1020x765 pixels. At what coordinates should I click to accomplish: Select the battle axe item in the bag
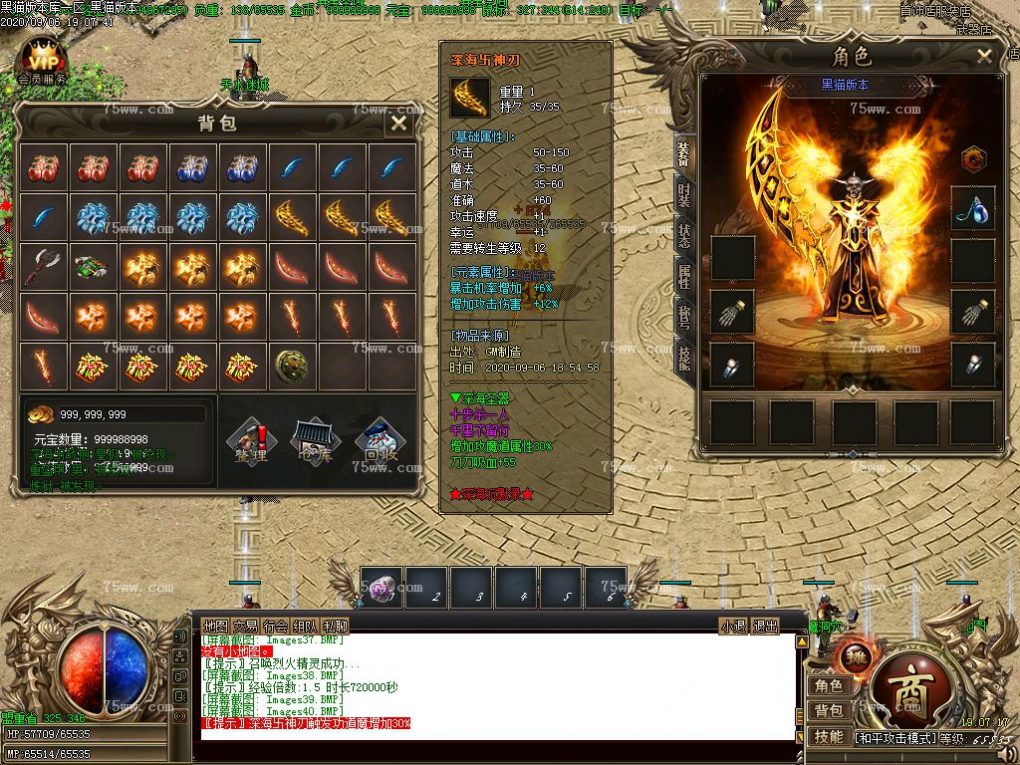[43, 267]
